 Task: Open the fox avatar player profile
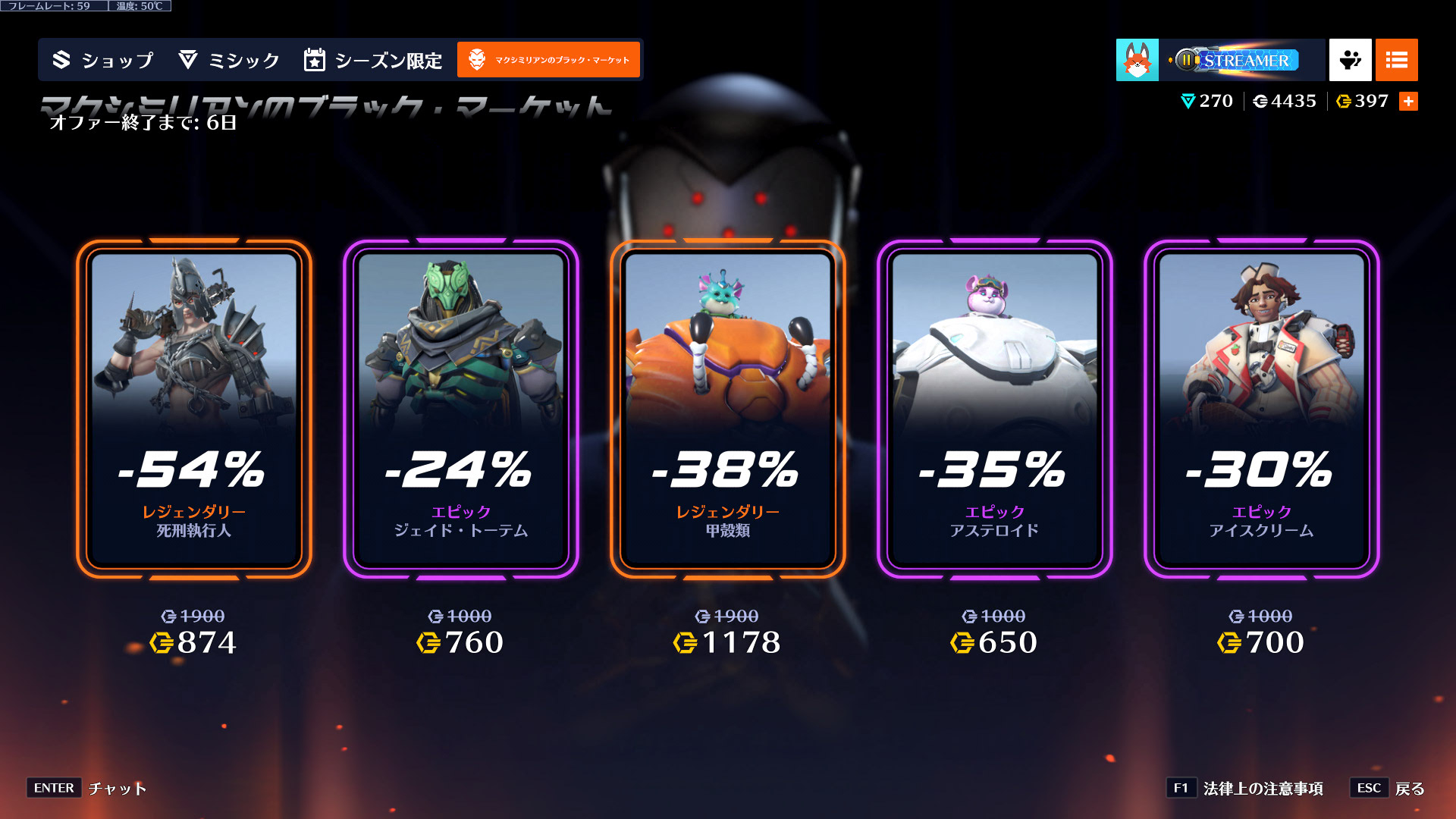point(1137,60)
